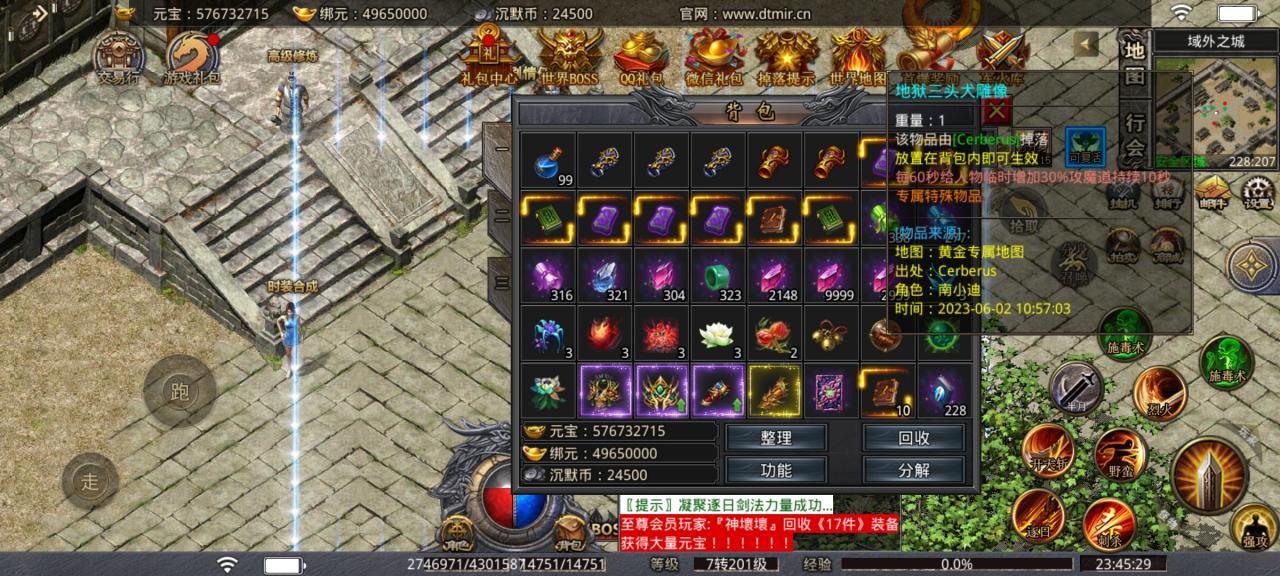
Task: Select the blue potion with 99 stack
Action: 548,160
